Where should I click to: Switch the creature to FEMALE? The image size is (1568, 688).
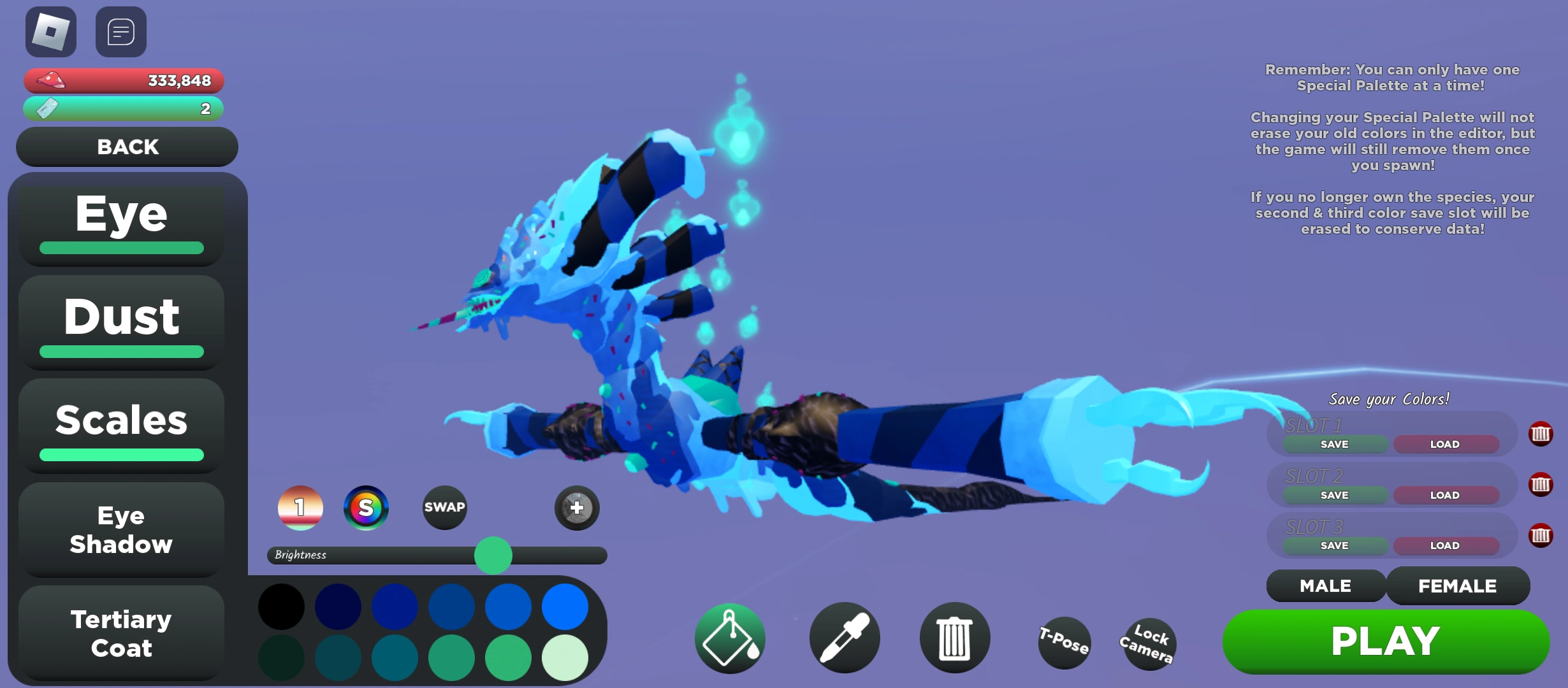coord(1458,585)
